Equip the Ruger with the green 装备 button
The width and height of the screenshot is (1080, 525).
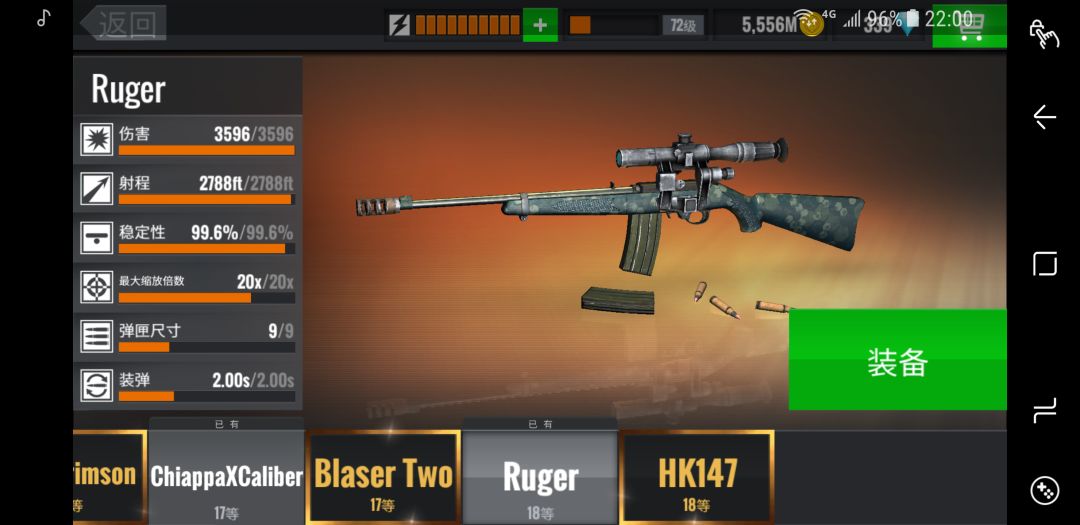[897, 360]
